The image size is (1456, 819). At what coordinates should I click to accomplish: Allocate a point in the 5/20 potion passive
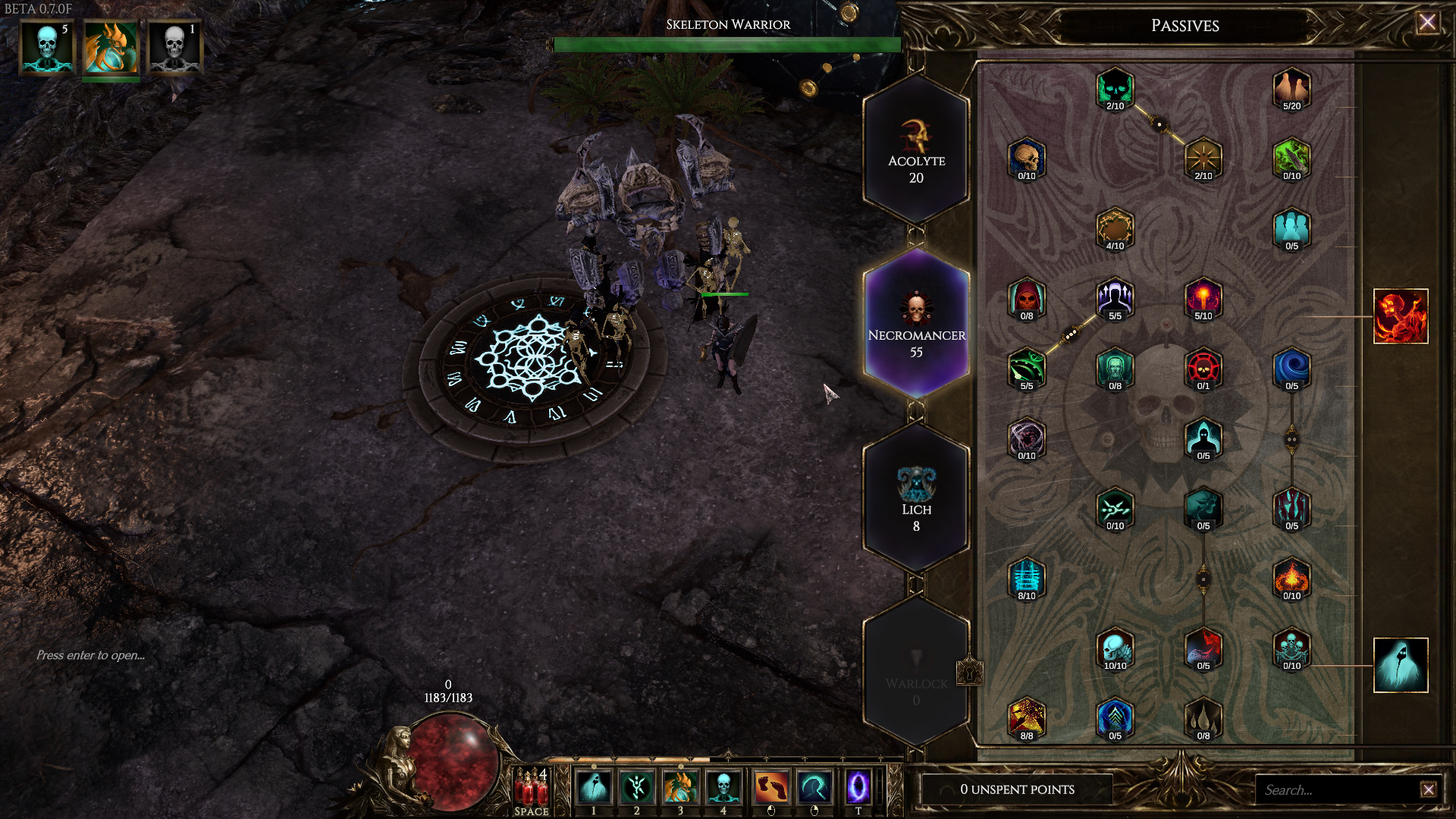(1291, 89)
